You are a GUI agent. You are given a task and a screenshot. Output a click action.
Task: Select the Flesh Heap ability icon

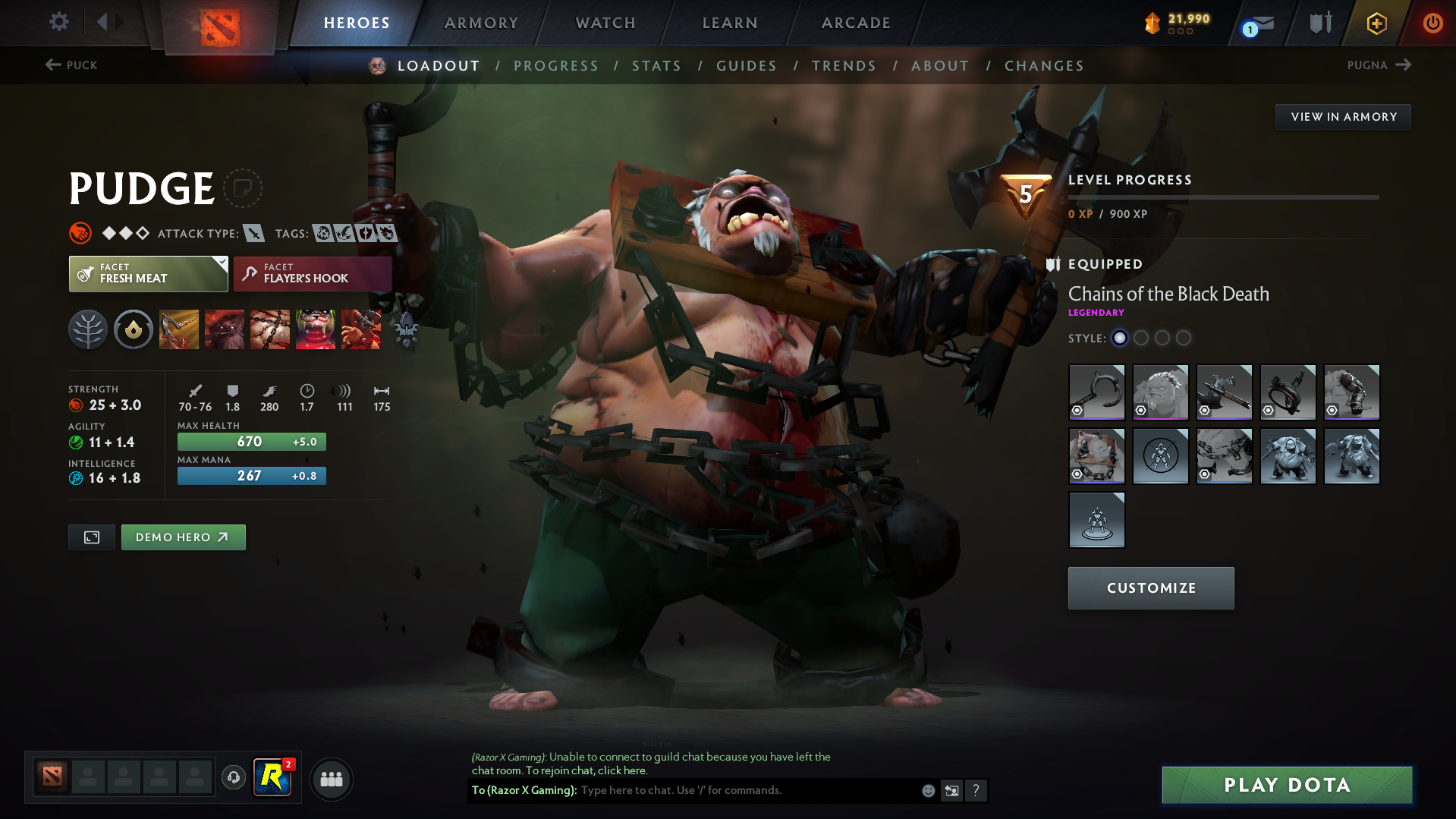[270, 329]
